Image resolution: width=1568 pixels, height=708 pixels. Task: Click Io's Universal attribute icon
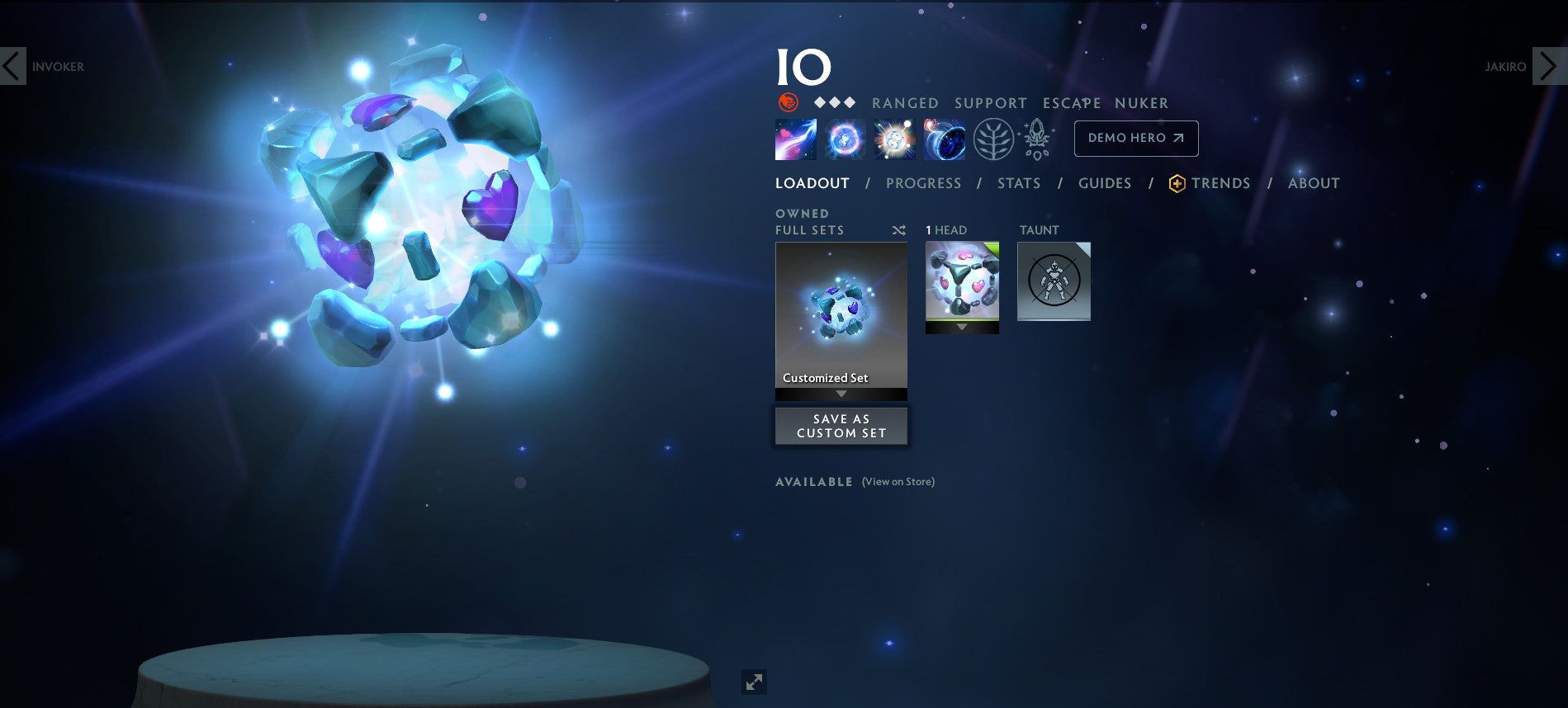pos(787,102)
